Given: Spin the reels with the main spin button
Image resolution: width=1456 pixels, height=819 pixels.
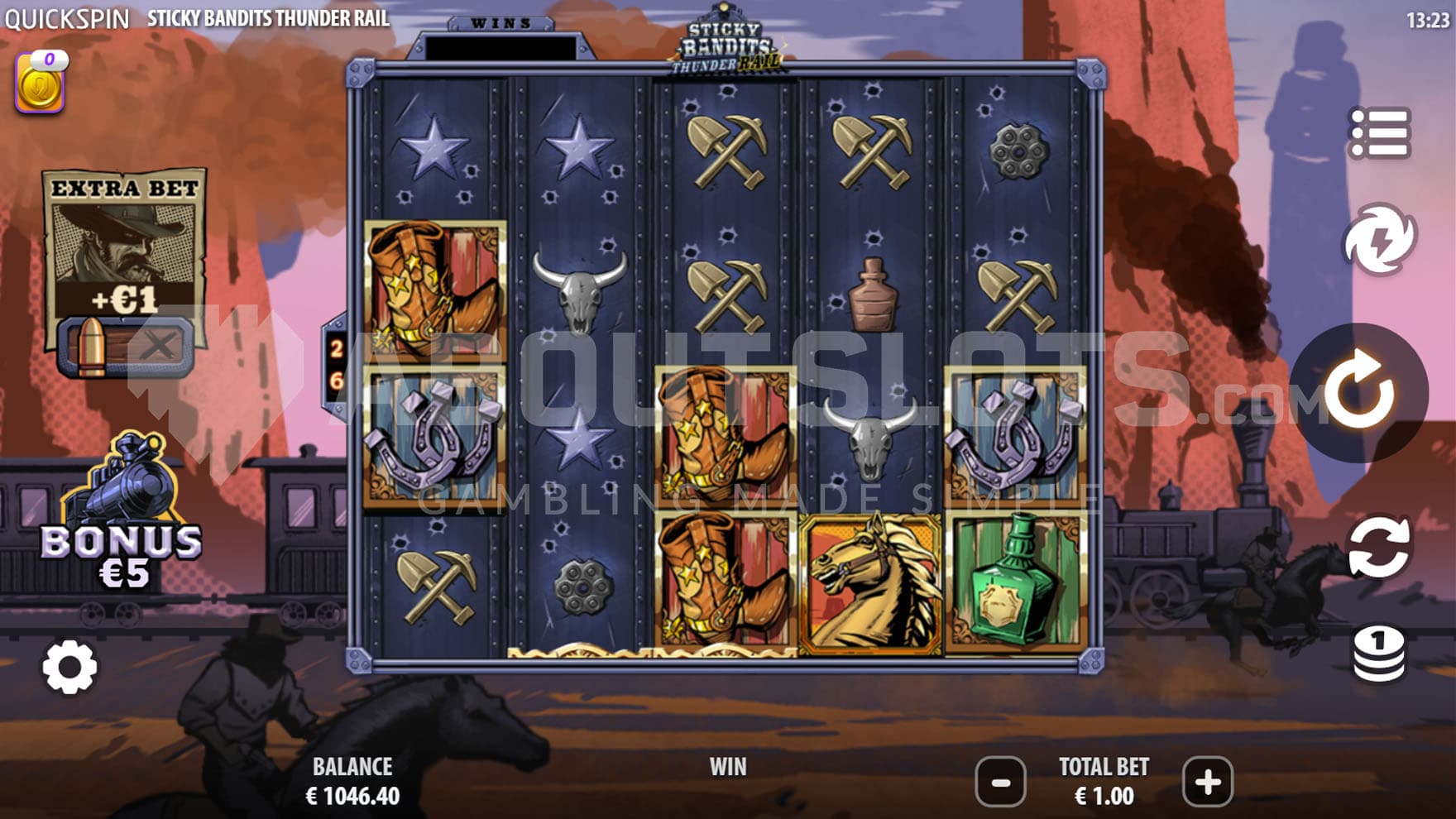Looking at the screenshot, I should coord(1360,392).
